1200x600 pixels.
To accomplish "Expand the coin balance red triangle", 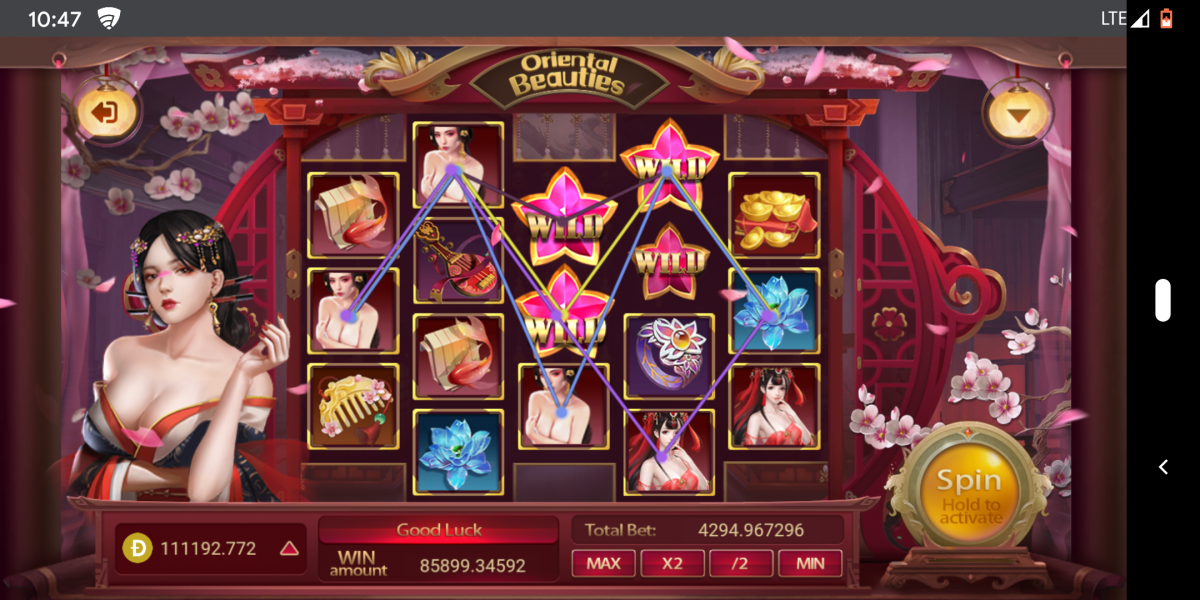I will pos(289,548).
